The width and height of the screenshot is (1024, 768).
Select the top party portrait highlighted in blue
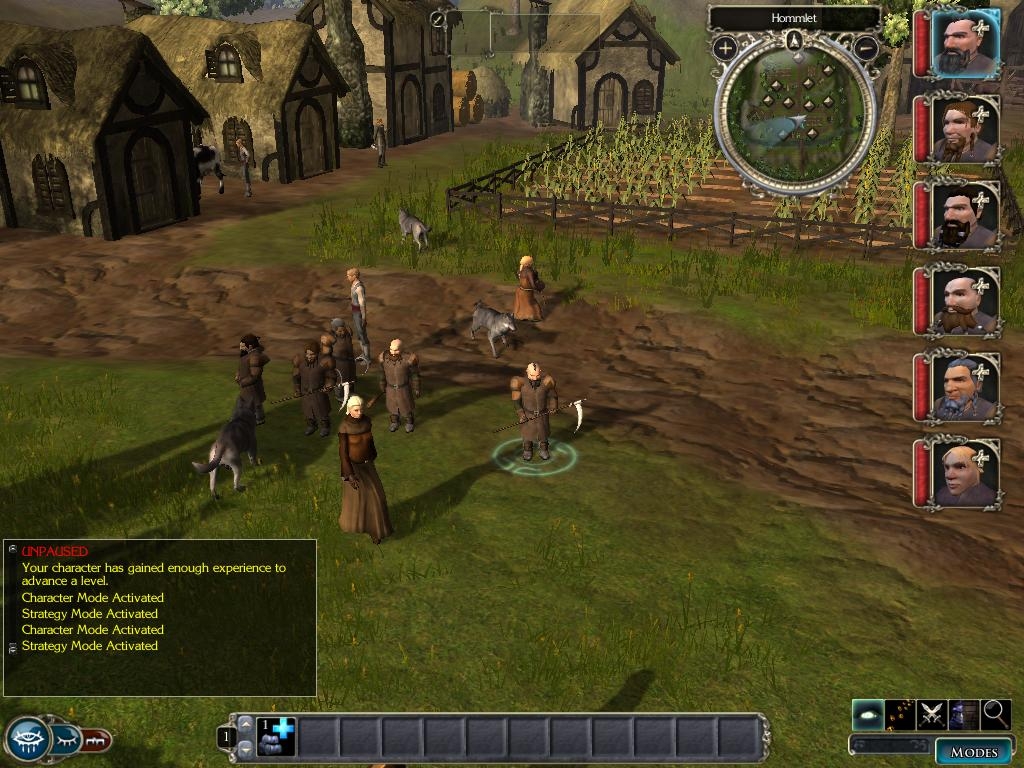[x=965, y=45]
